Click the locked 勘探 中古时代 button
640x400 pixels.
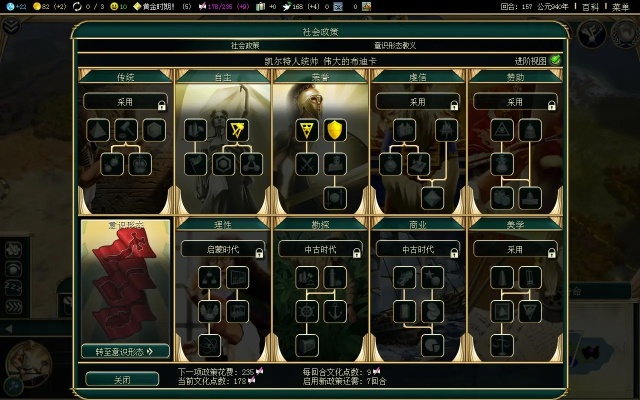pyautogui.click(x=320, y=249)
